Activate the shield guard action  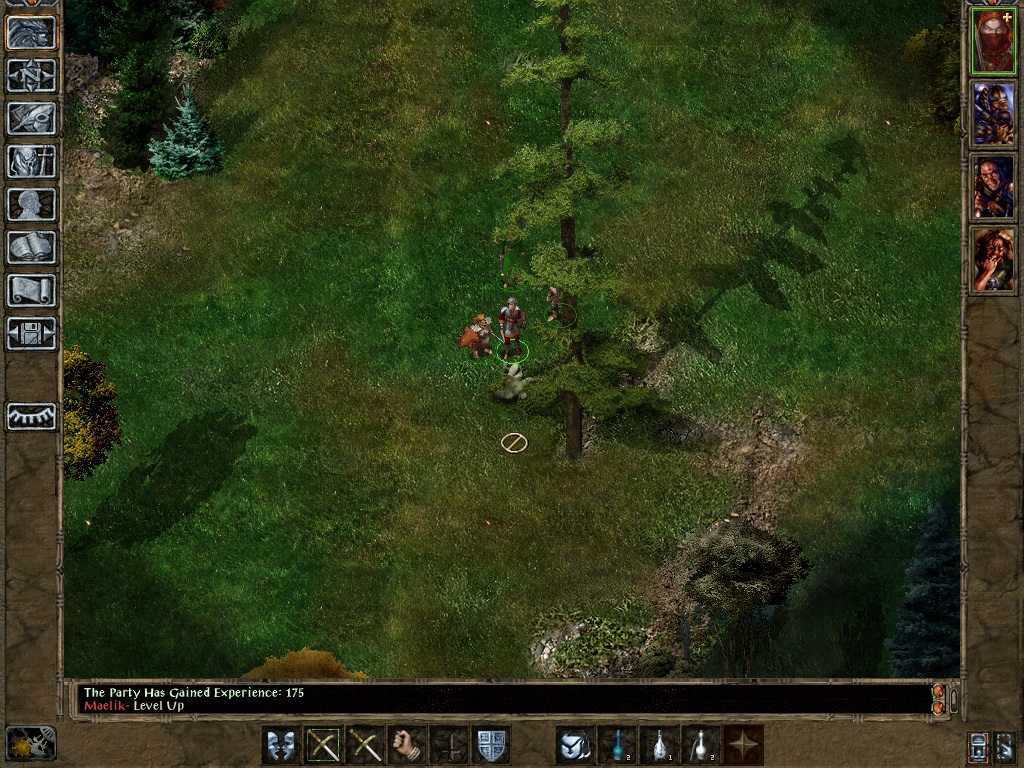click(x=490, y=745)
